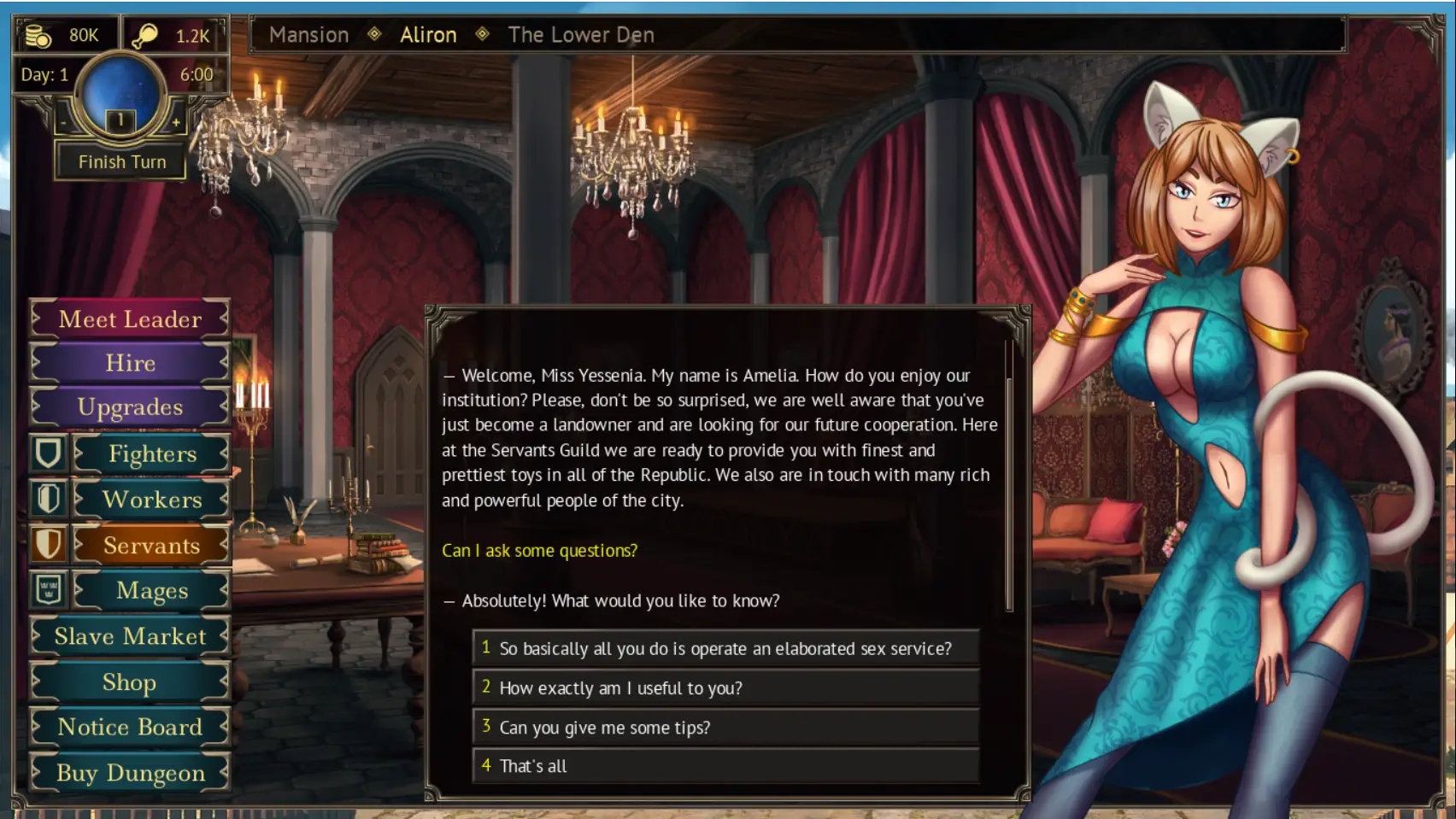The image size is (1456, 819).
Task: Increase turn count with the plus stepper
Action: click(177, 122)
